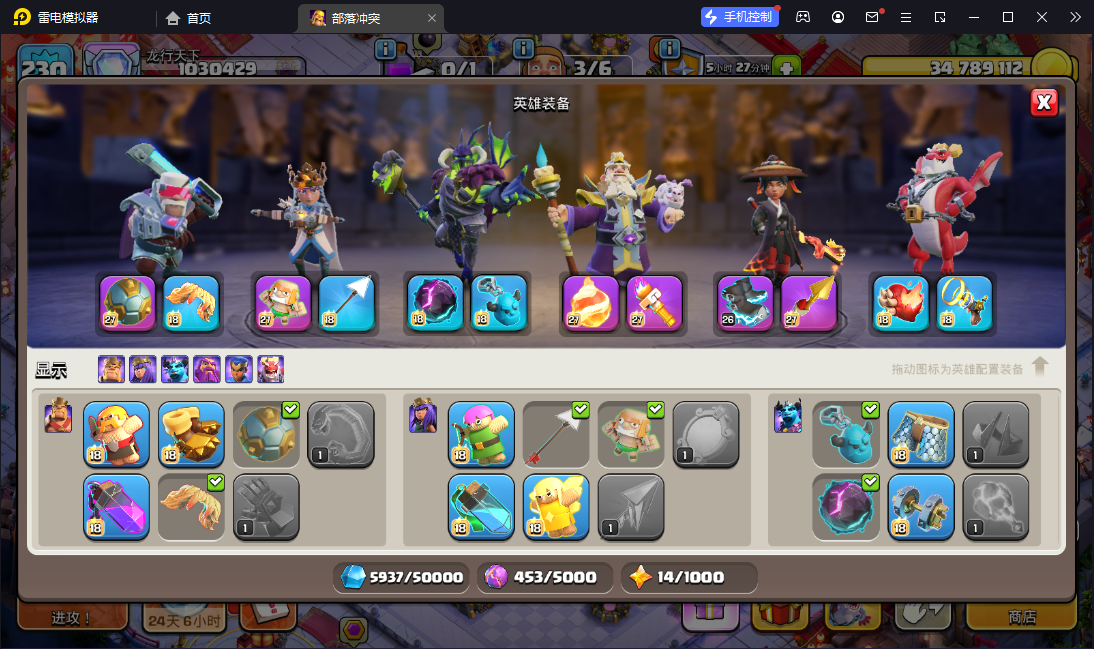1094x649 pixels.
Task: Select the Royal Champion's equipped Electro Boots
Action: click(x=746, y=302)
